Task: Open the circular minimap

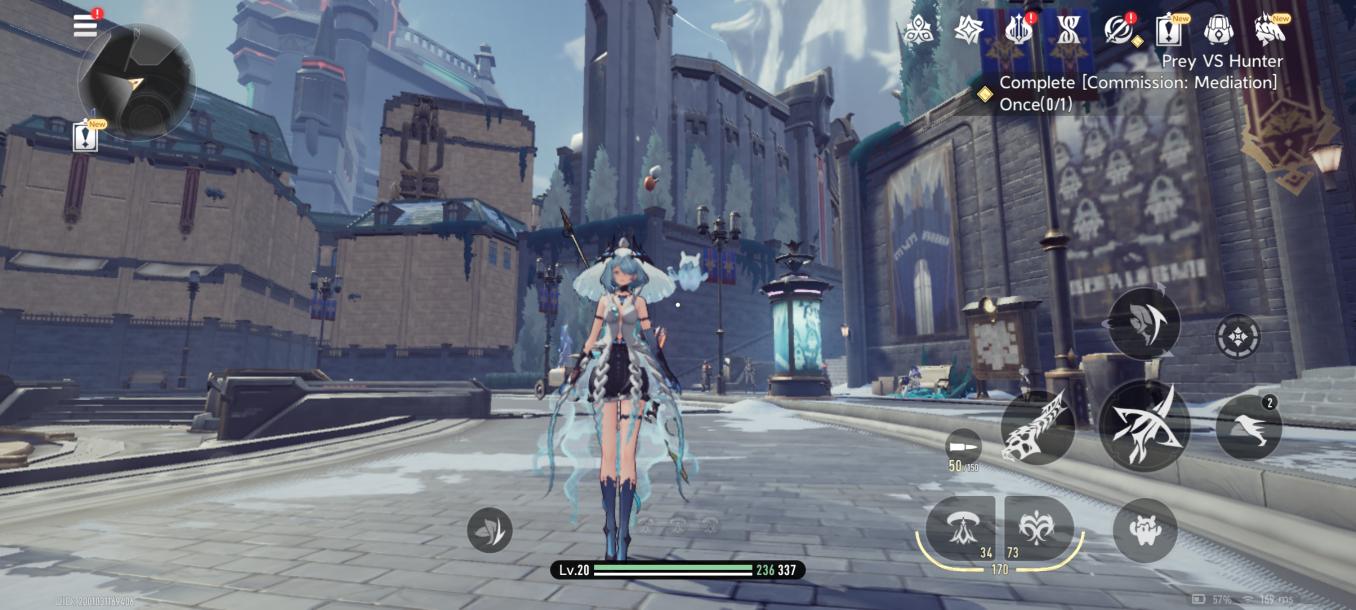Action: [136, 82]
